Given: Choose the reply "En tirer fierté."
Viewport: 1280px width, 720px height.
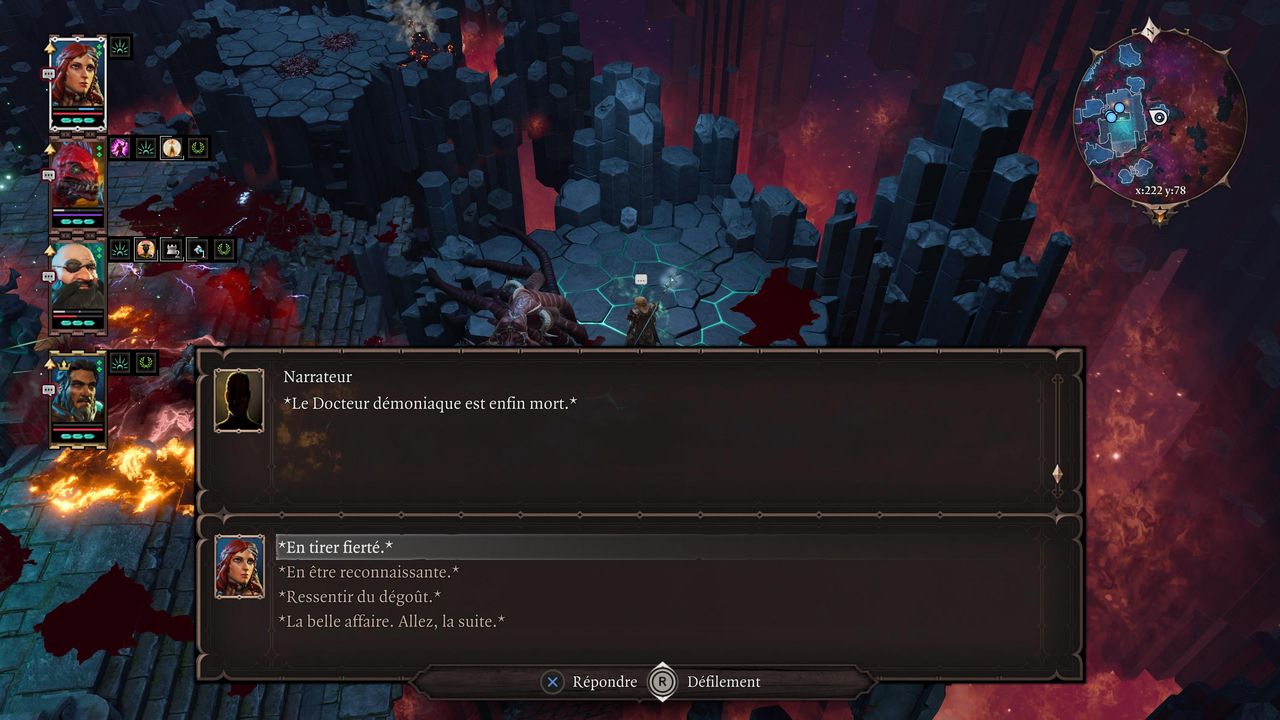Looking at the screenshot, I should pos(335,547).
